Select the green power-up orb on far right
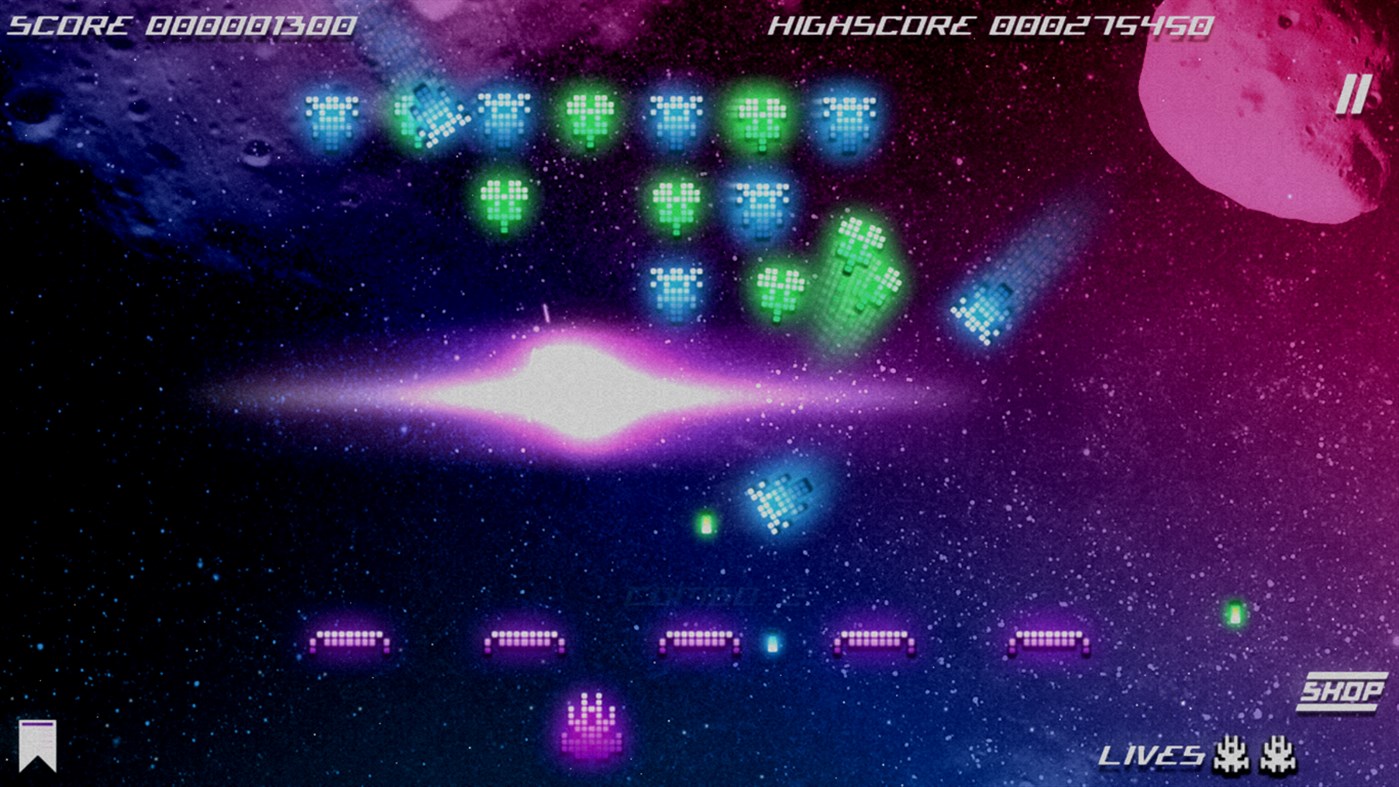This screenshot has width=1399, height=787. (x=1235, y=615)
